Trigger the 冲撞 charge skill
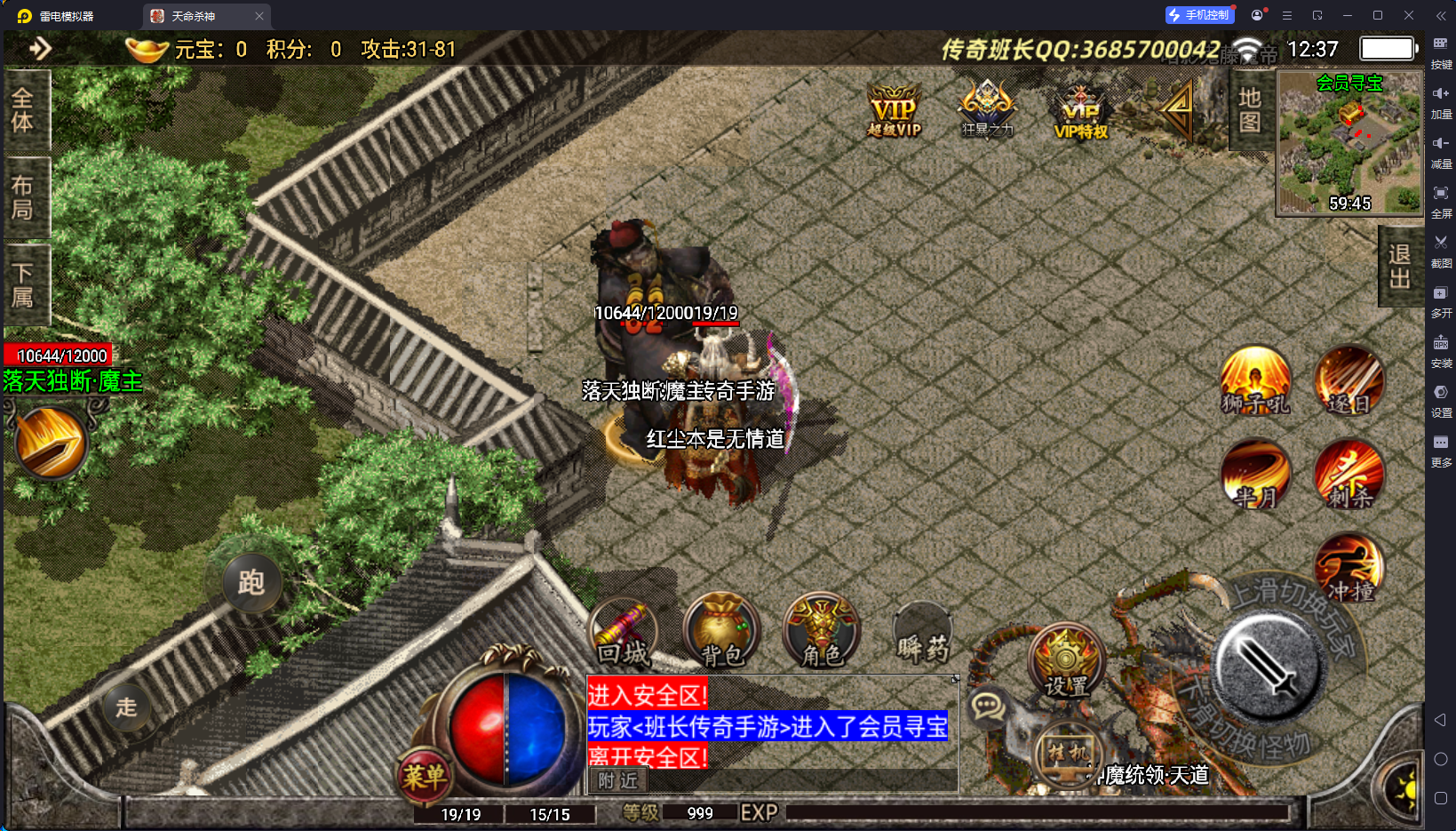Viewport: 1456px width, 831px height. [1349, 569]
